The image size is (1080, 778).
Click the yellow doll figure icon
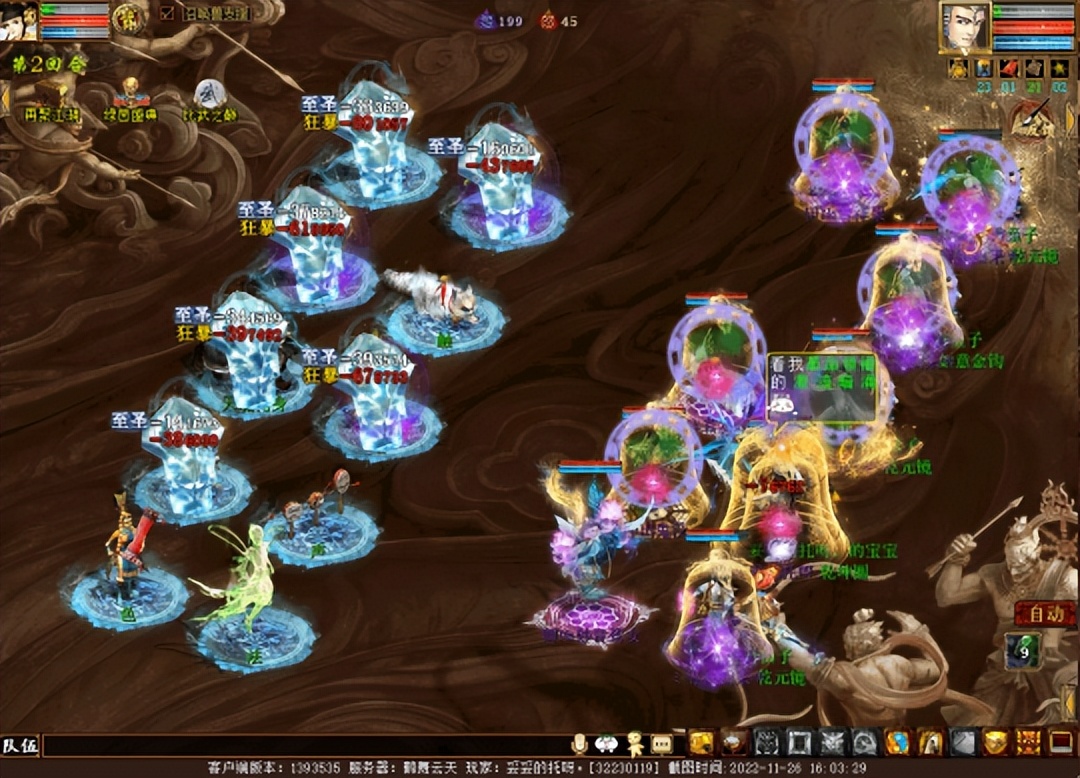635,743
